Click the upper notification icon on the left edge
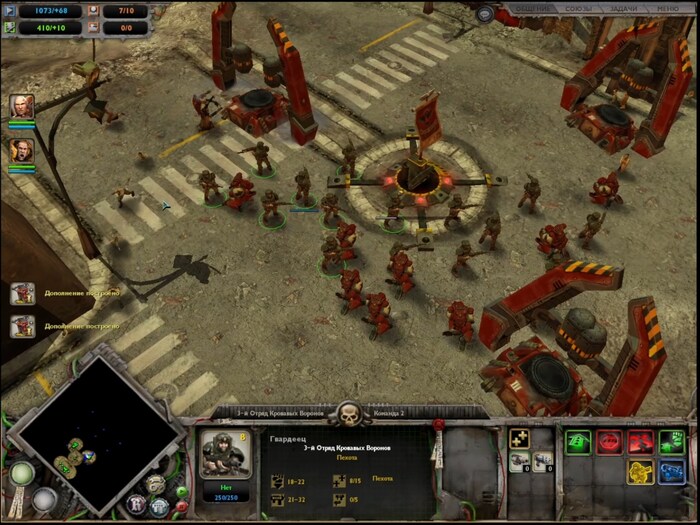The width and height of the screenshot is (700, 525). [x=22, y=293]
